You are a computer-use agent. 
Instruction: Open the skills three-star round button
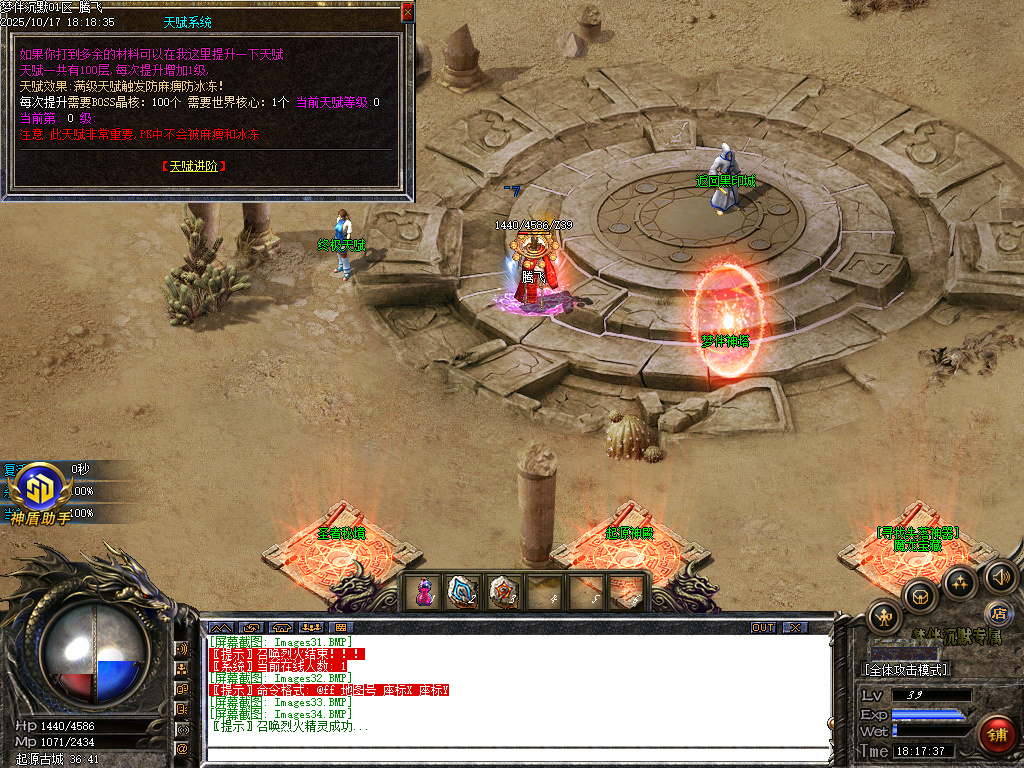pos(960,582)
